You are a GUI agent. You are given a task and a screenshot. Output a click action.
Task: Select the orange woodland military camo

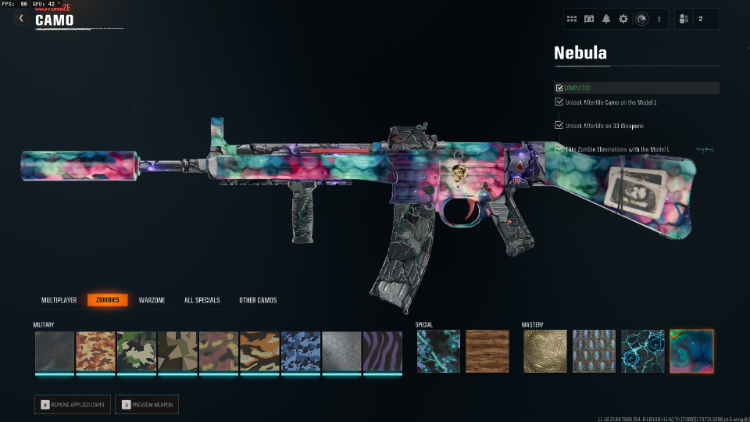click(x=96, y=351)
